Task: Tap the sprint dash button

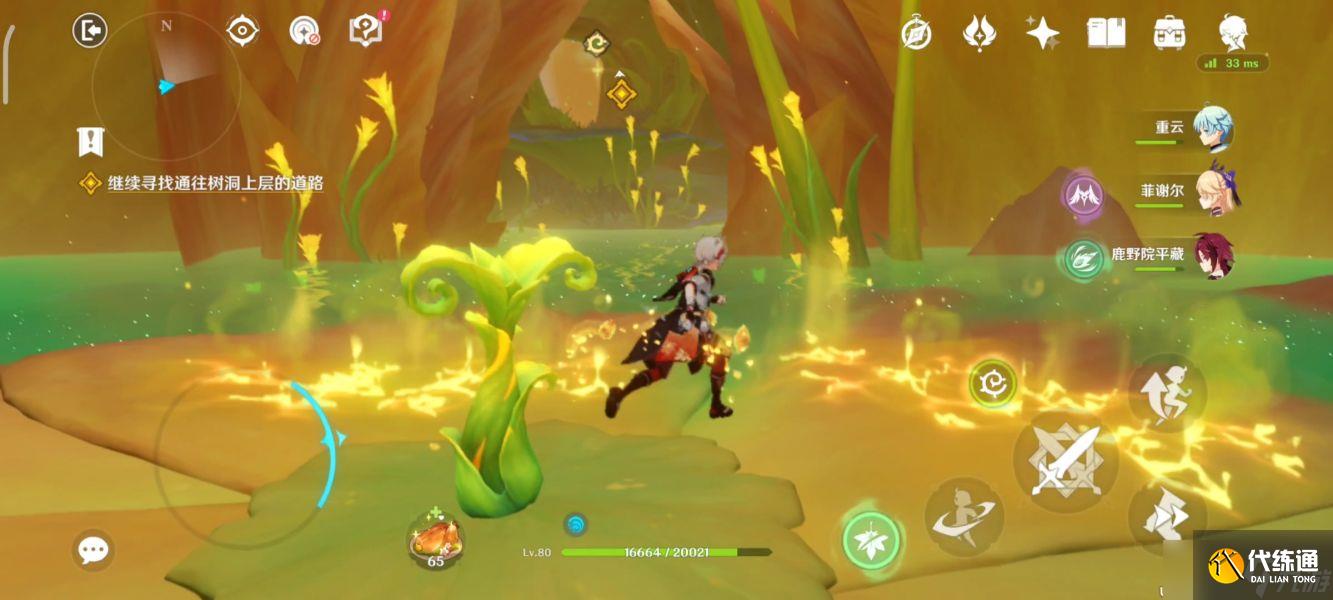Action: click(1167, 517)
